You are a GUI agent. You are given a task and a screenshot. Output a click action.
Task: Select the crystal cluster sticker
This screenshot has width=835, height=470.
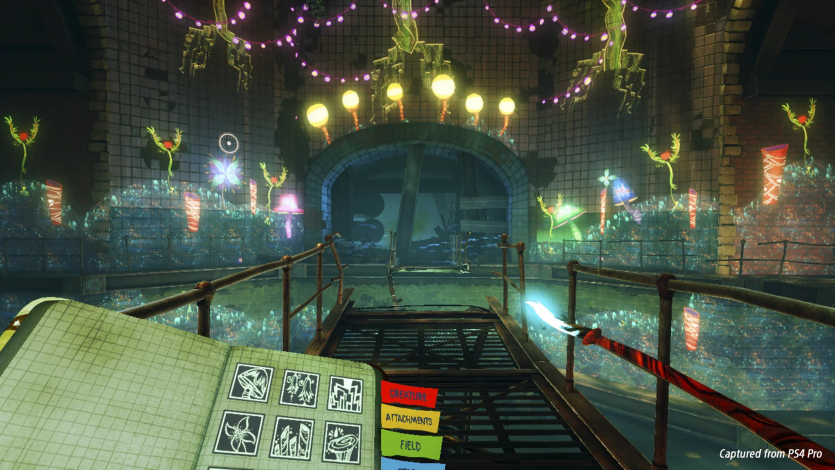coord(344,392)
